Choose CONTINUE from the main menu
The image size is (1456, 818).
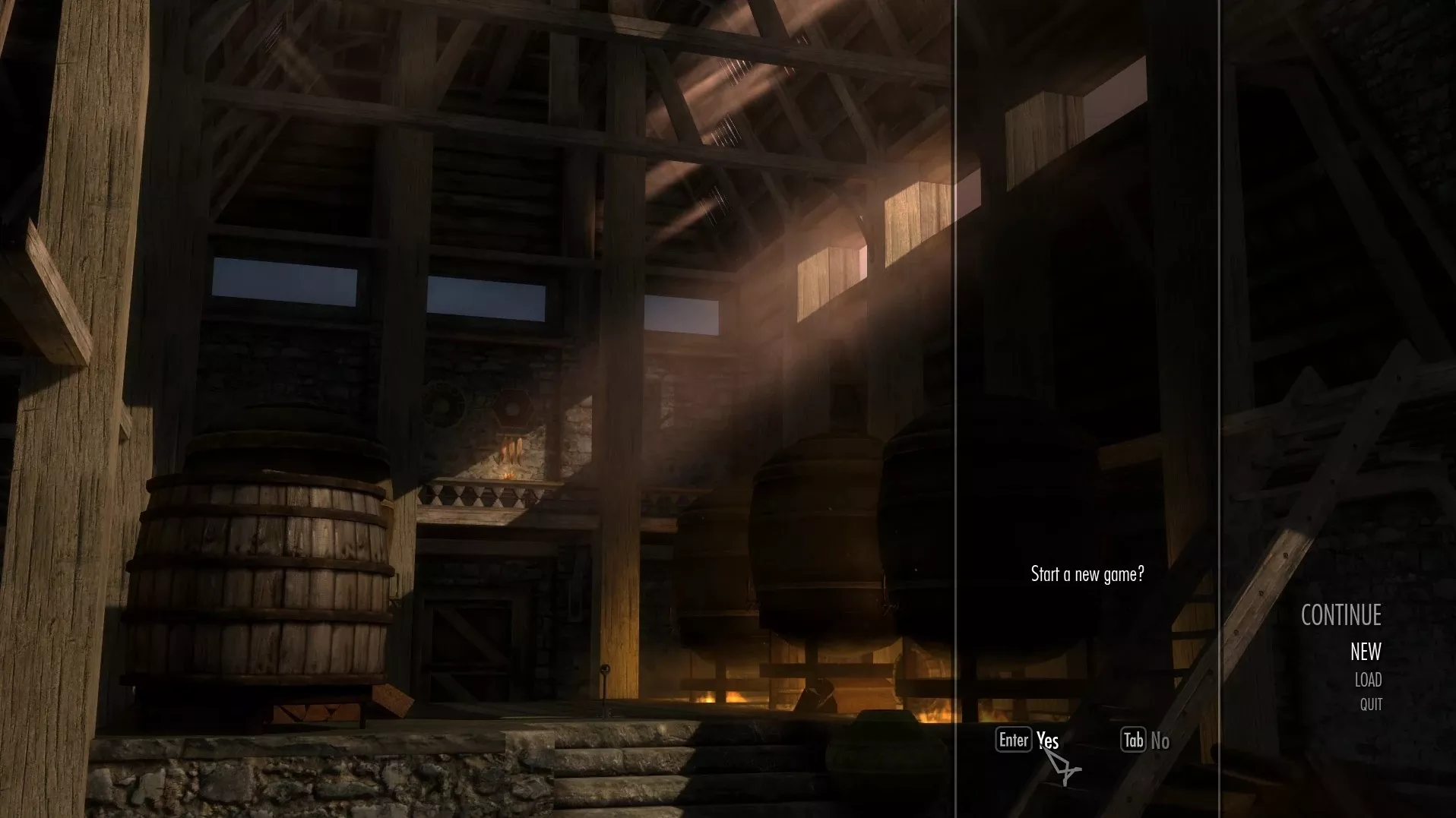(x=1340, y=615)
